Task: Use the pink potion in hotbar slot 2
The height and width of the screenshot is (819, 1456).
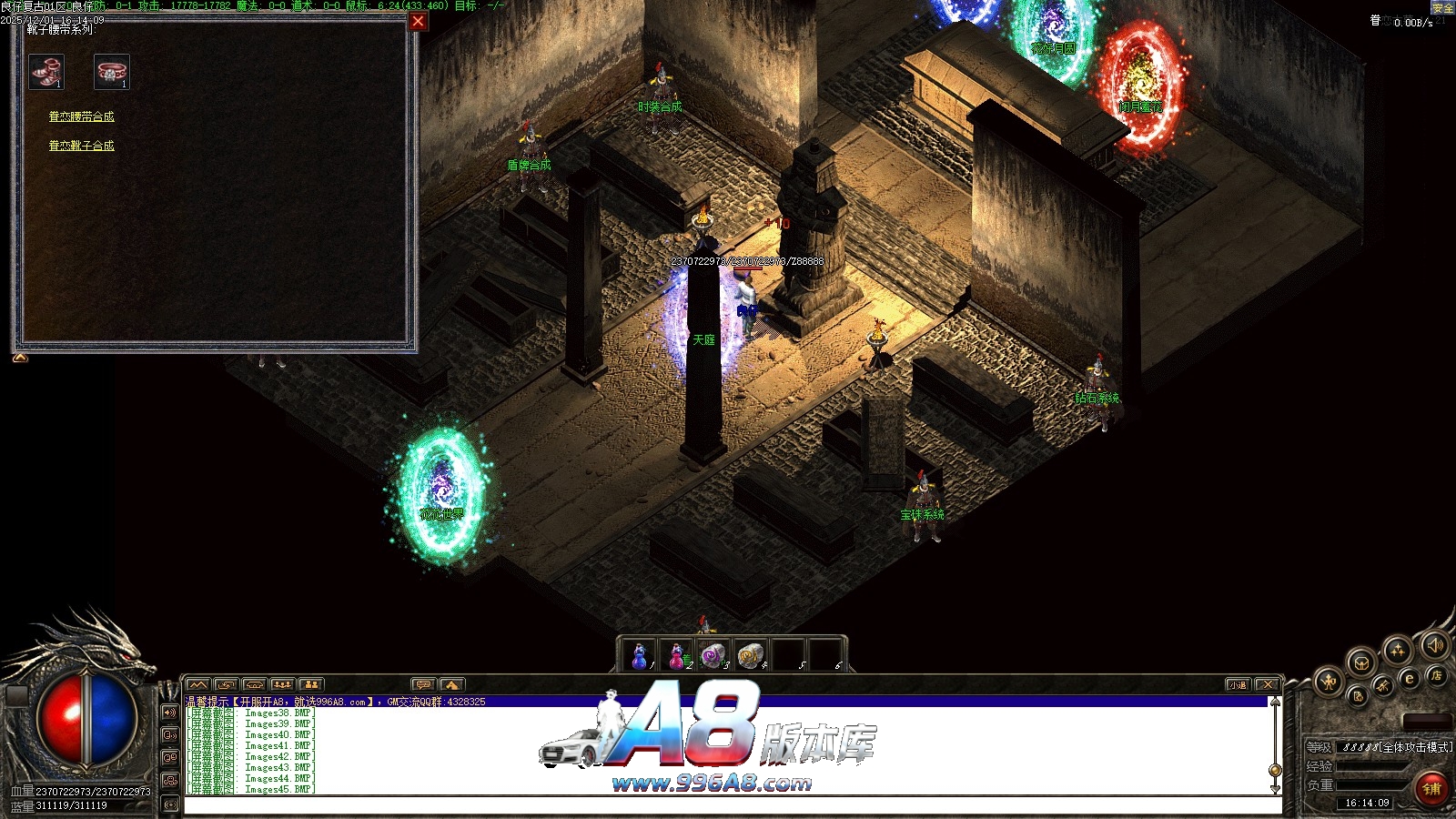Action: [x=677, y=654]
